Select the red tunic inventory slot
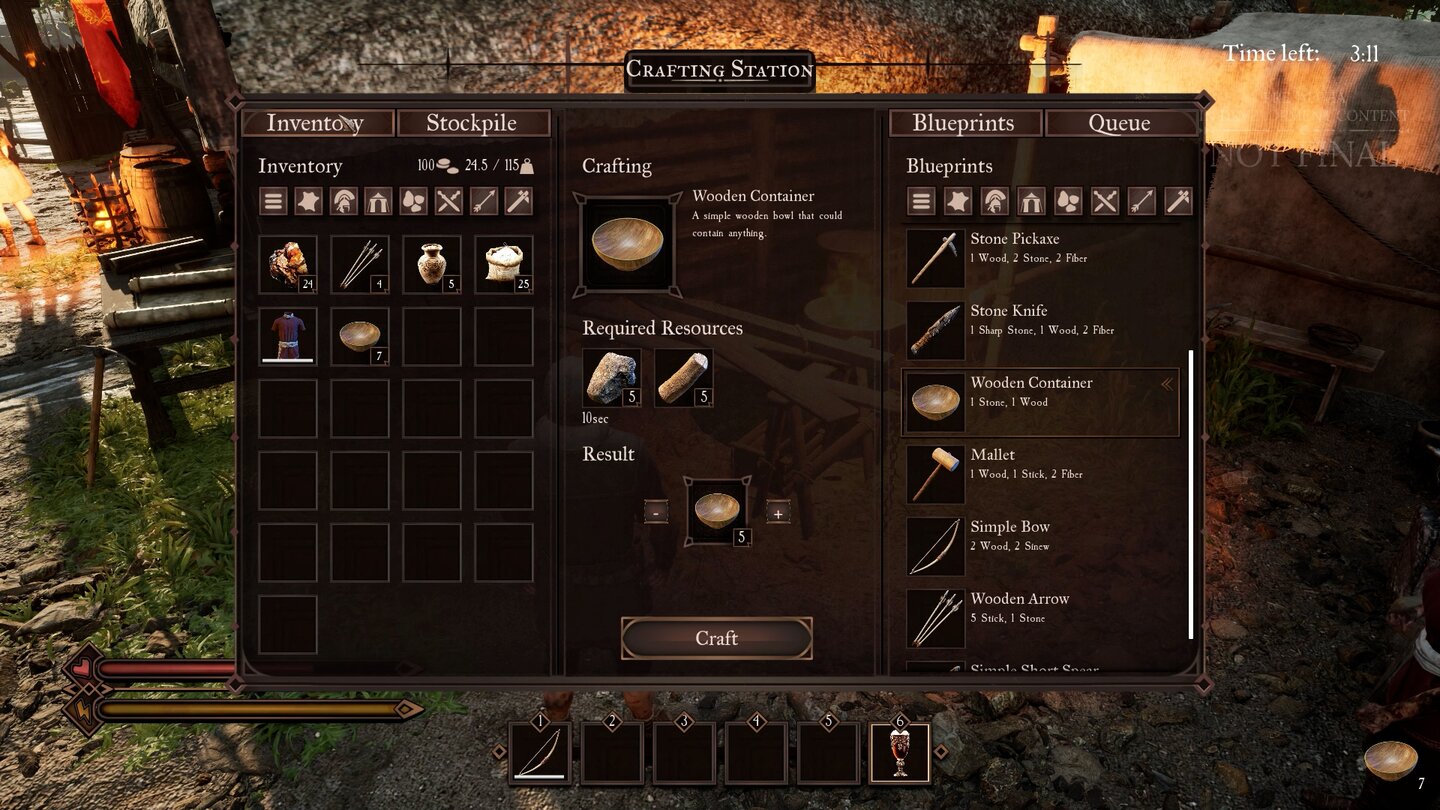 coord(288,337)
